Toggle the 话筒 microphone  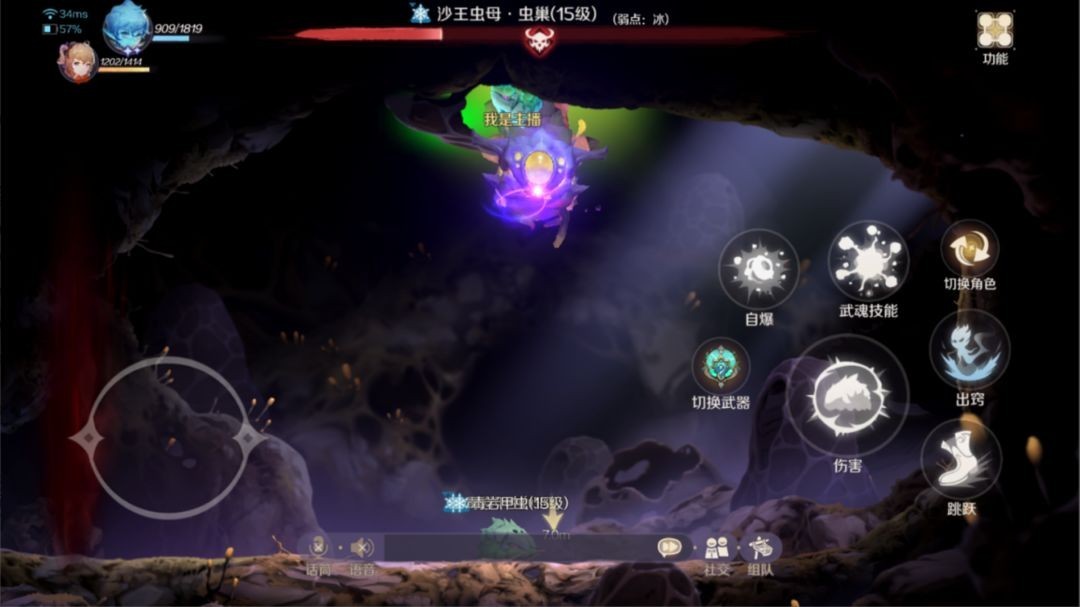click(318, 547)
